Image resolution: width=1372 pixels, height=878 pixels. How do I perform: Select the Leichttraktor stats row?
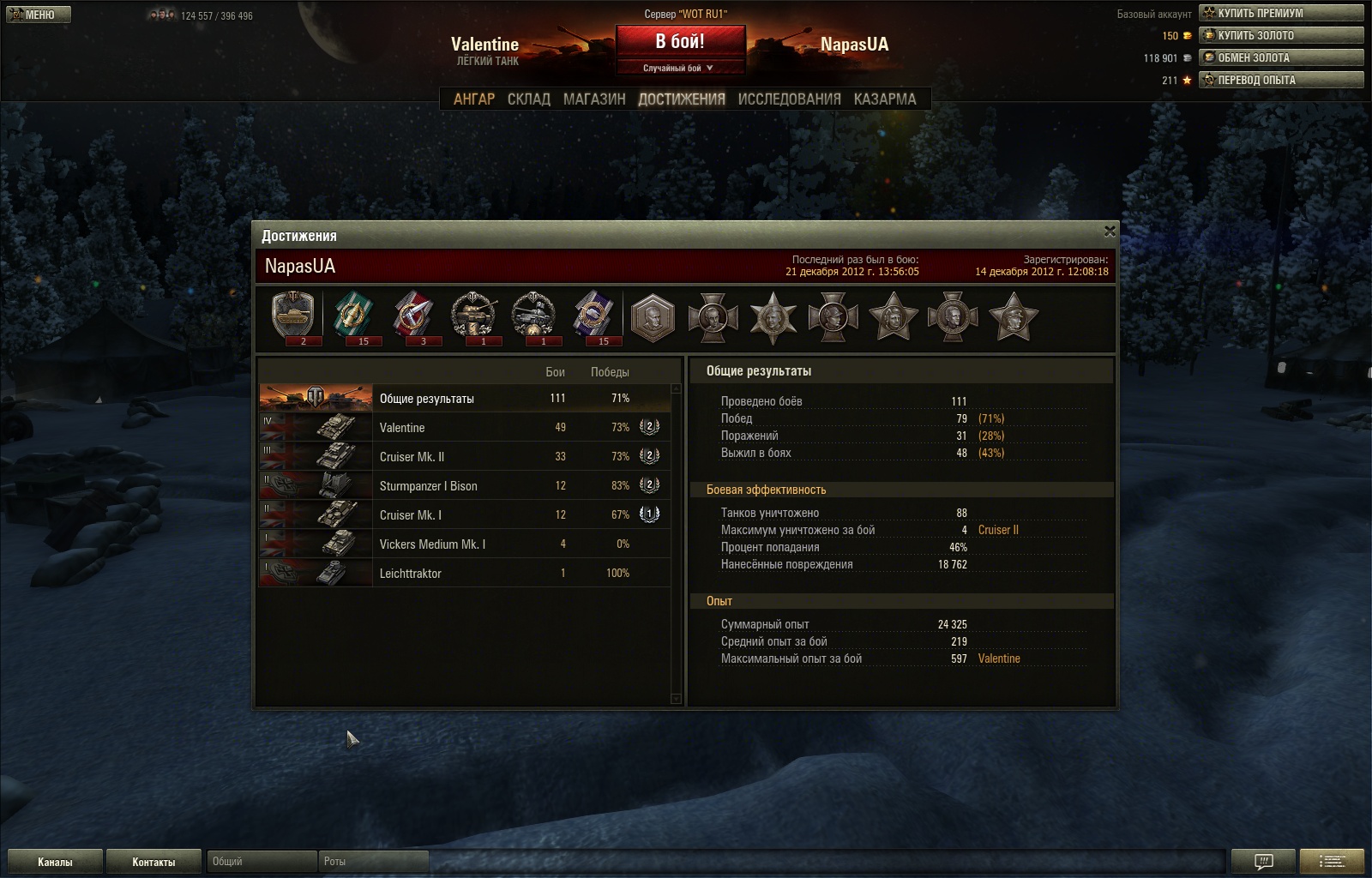click(x=464, y=573)
